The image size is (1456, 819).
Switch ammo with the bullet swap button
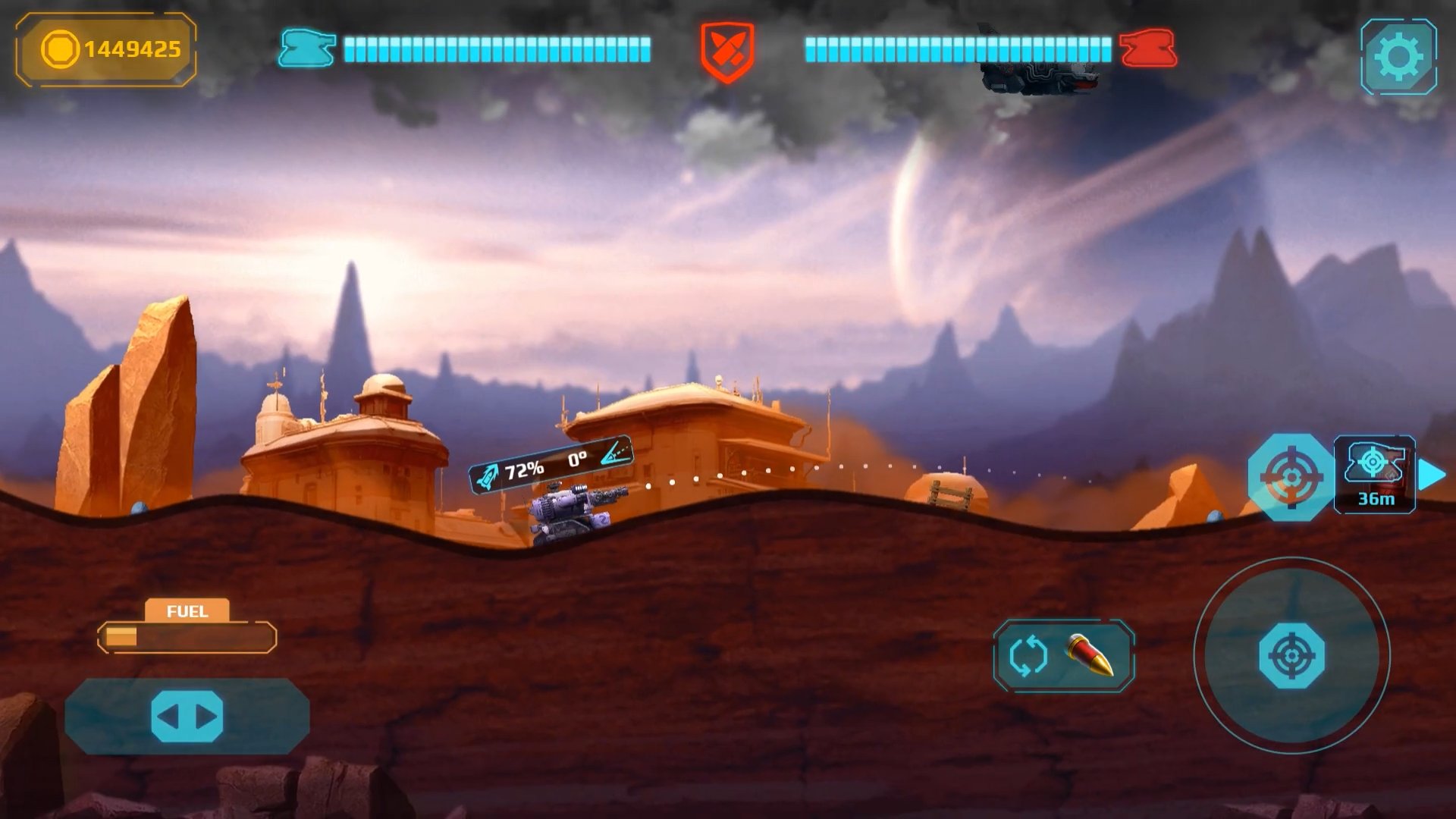1063,656
